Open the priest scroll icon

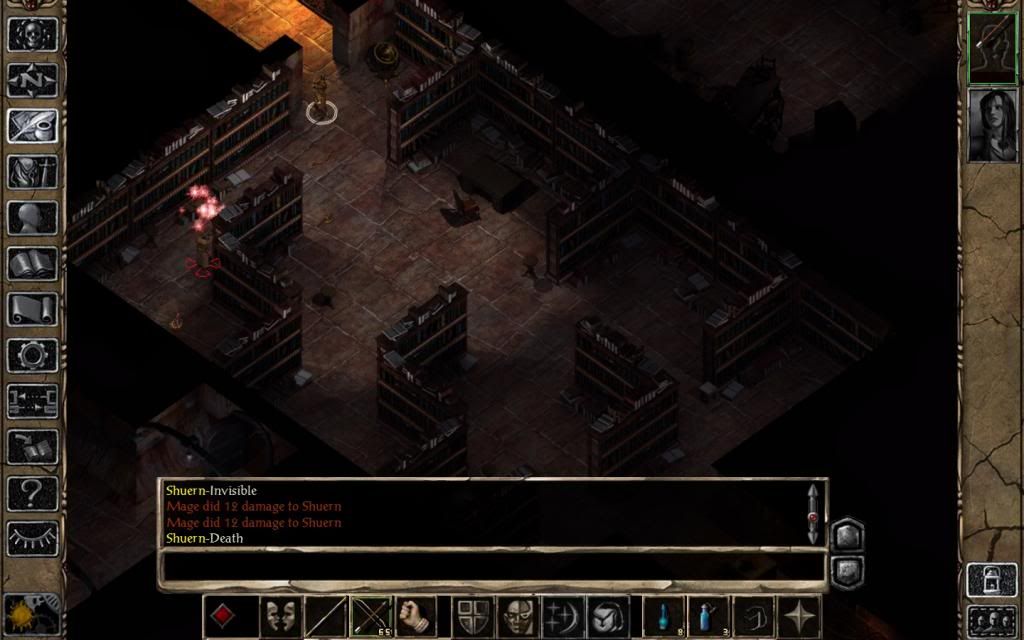[32, 309]
